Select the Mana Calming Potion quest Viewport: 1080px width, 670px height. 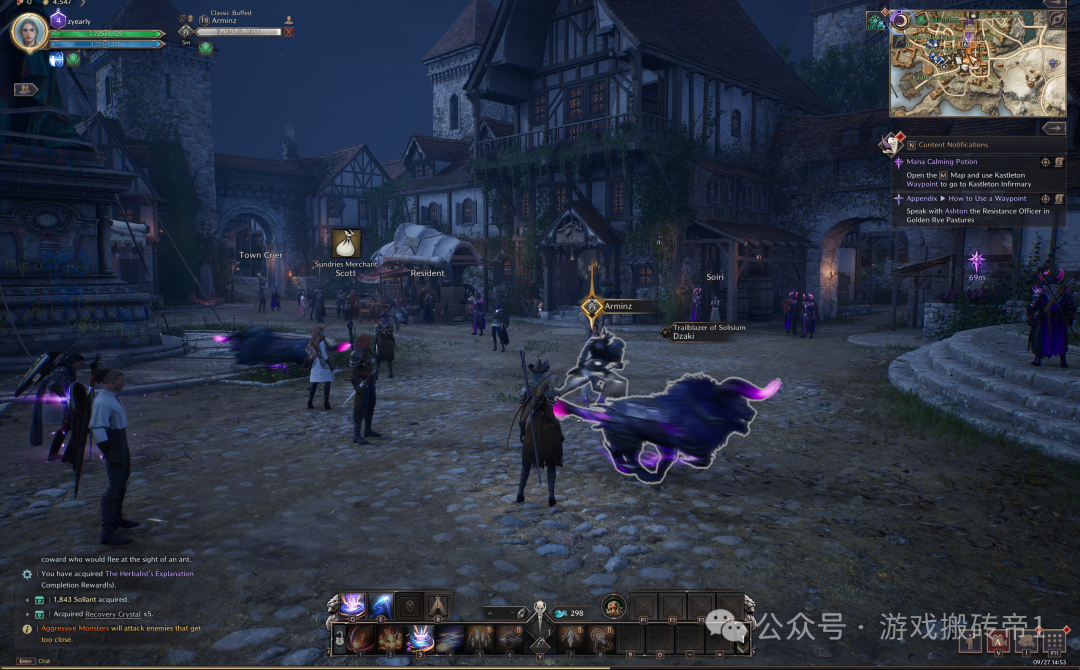(x=941, y=161)
